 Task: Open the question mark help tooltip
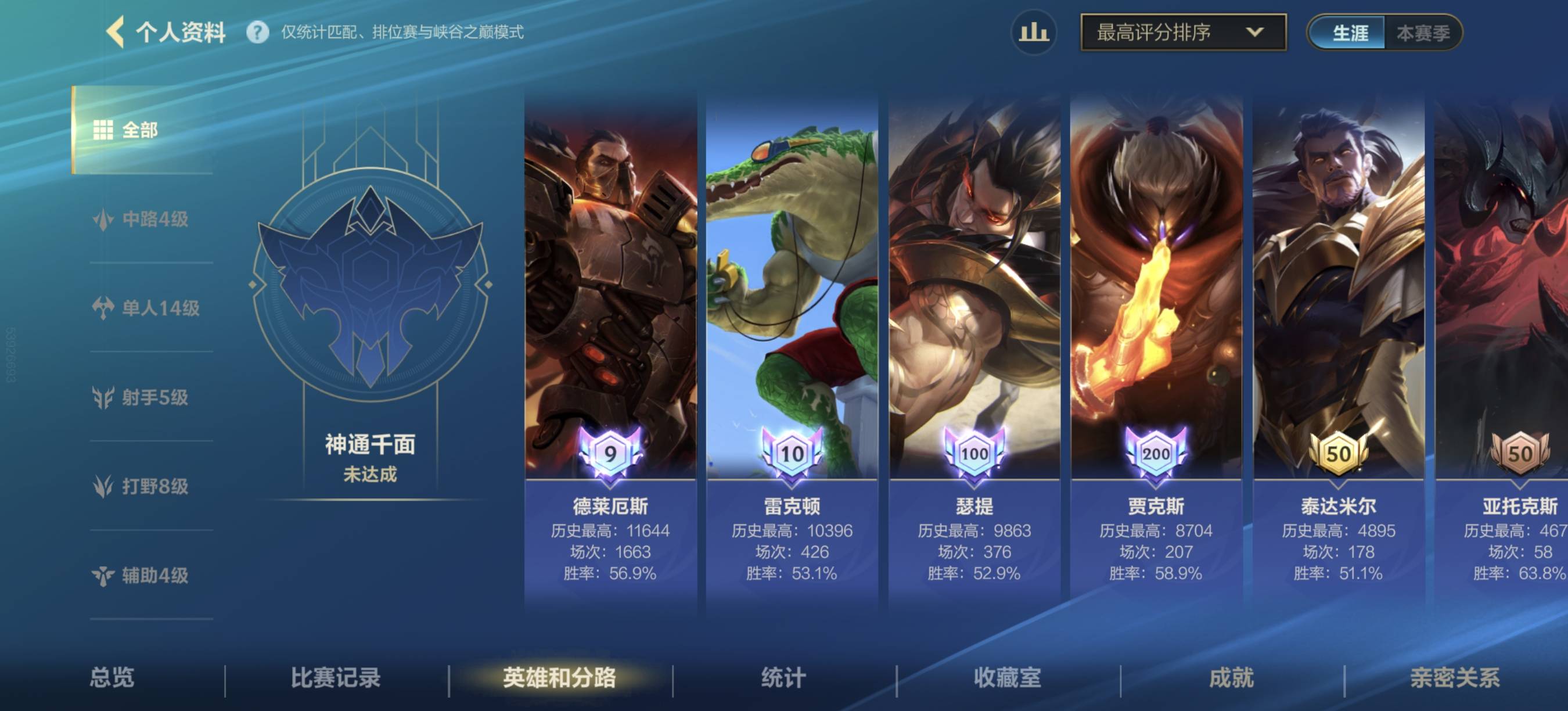[x=257, y=33]
